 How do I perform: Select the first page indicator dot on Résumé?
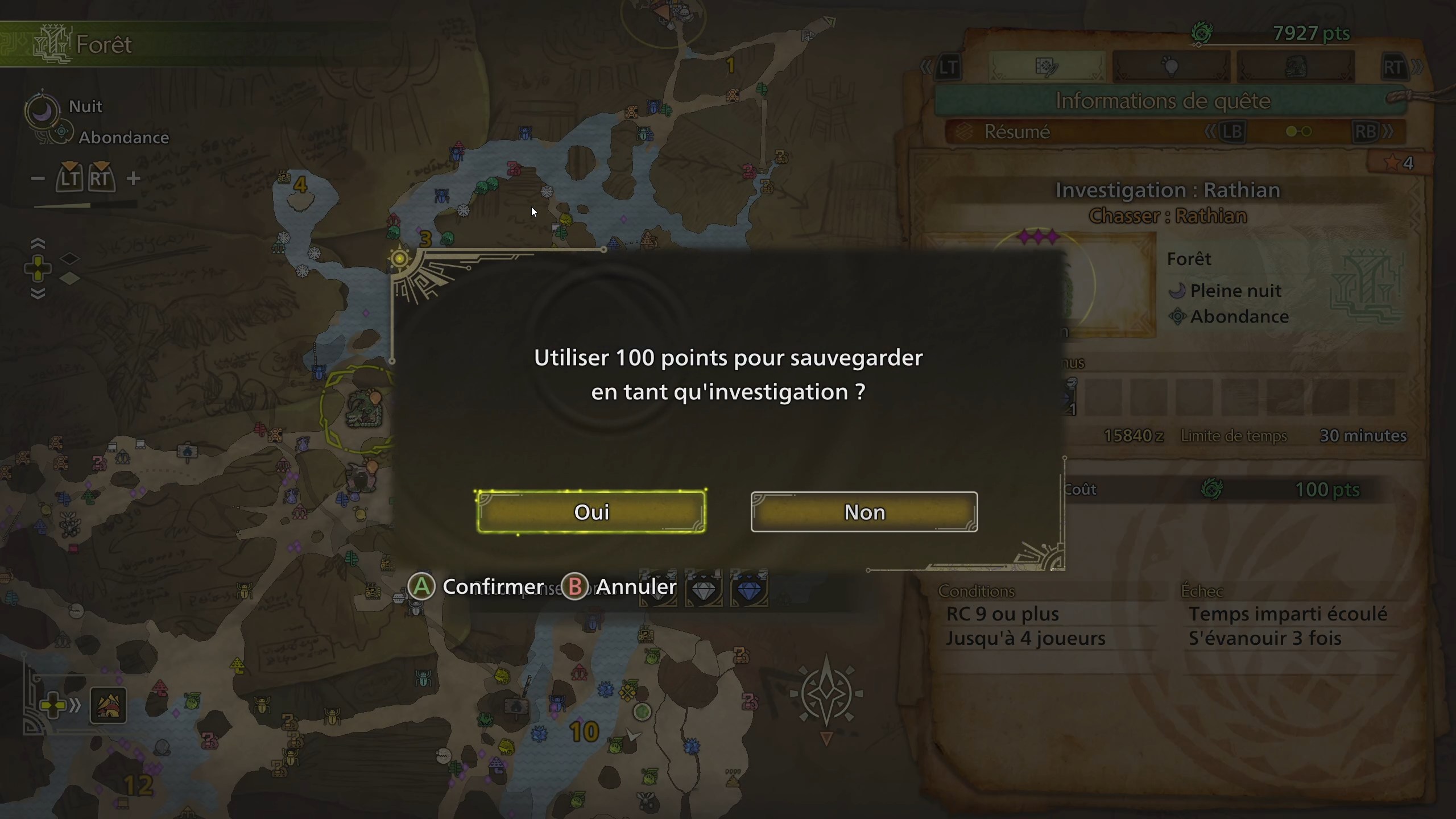click(1292, 131)
